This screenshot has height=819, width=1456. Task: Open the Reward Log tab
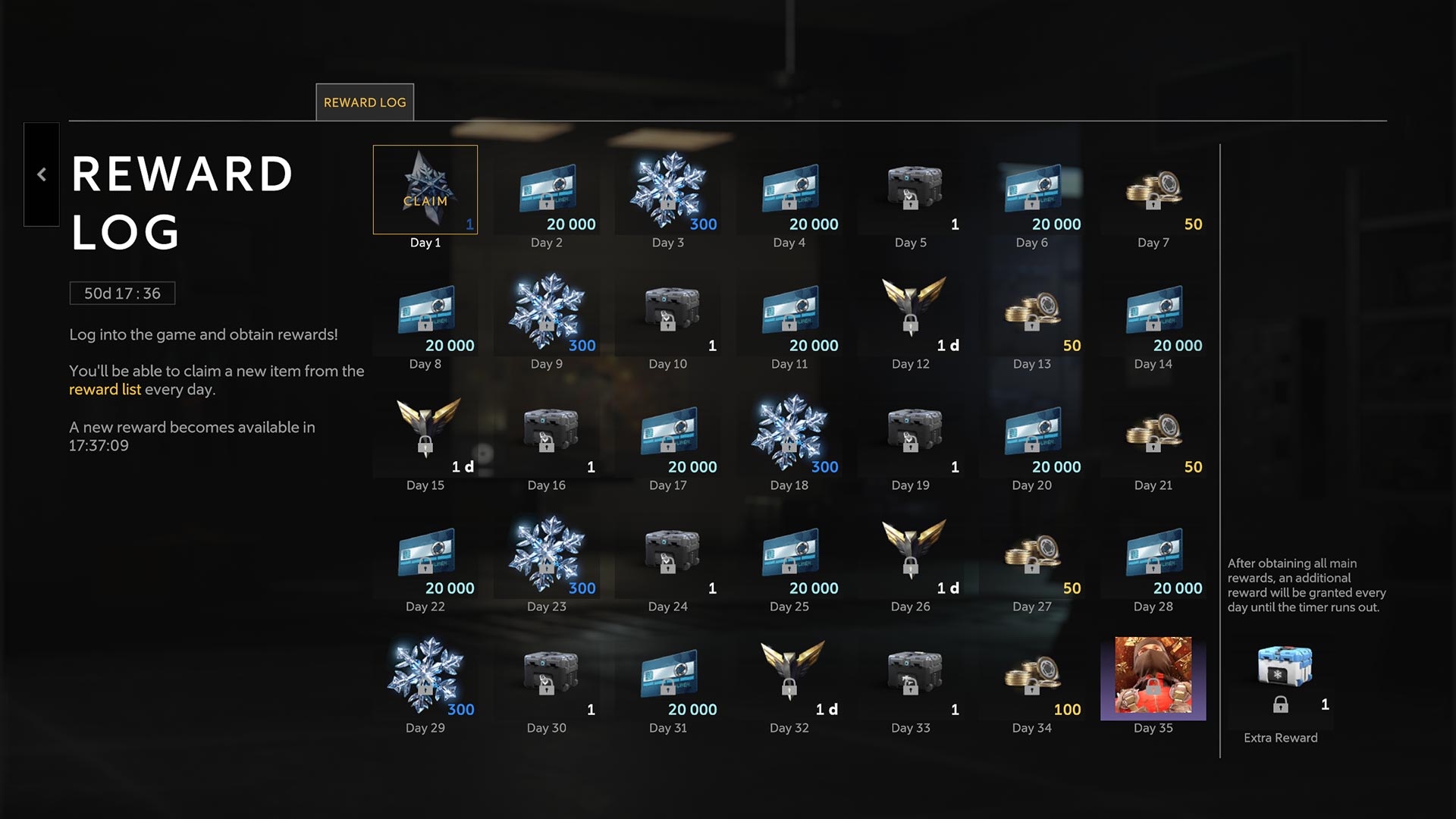365,102
